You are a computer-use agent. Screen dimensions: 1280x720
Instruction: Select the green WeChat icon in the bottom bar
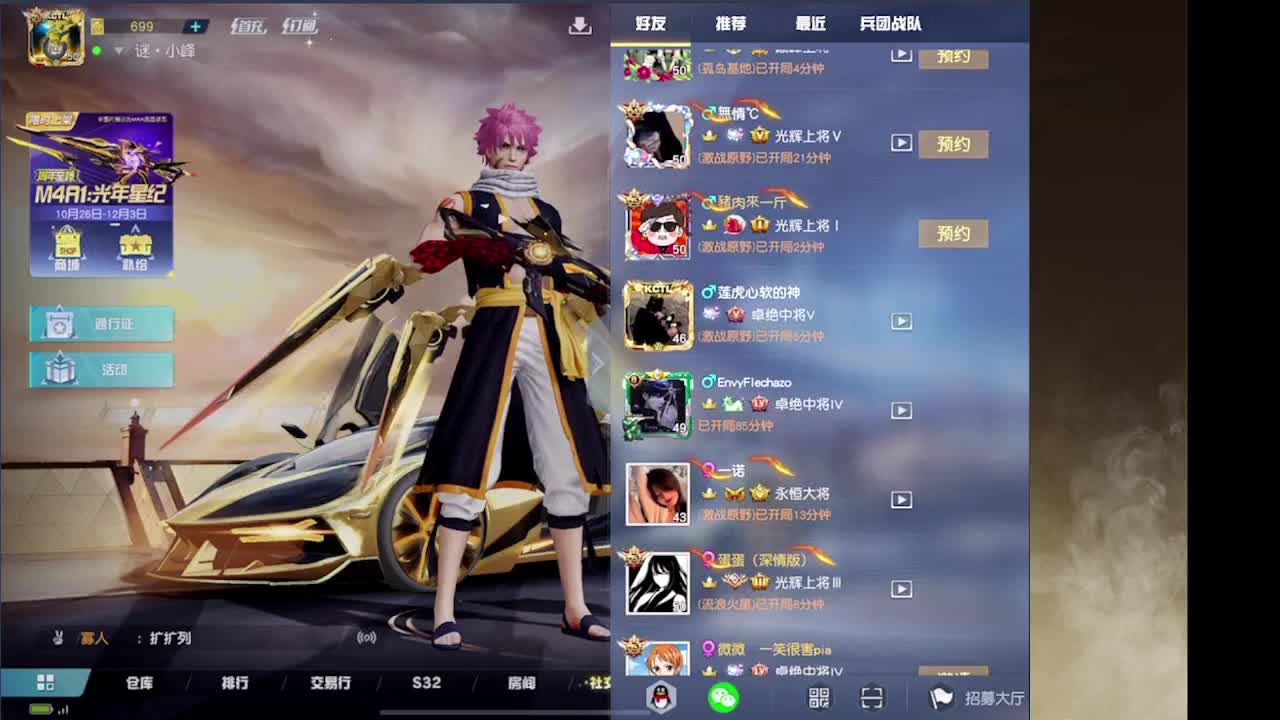point(724,698)
